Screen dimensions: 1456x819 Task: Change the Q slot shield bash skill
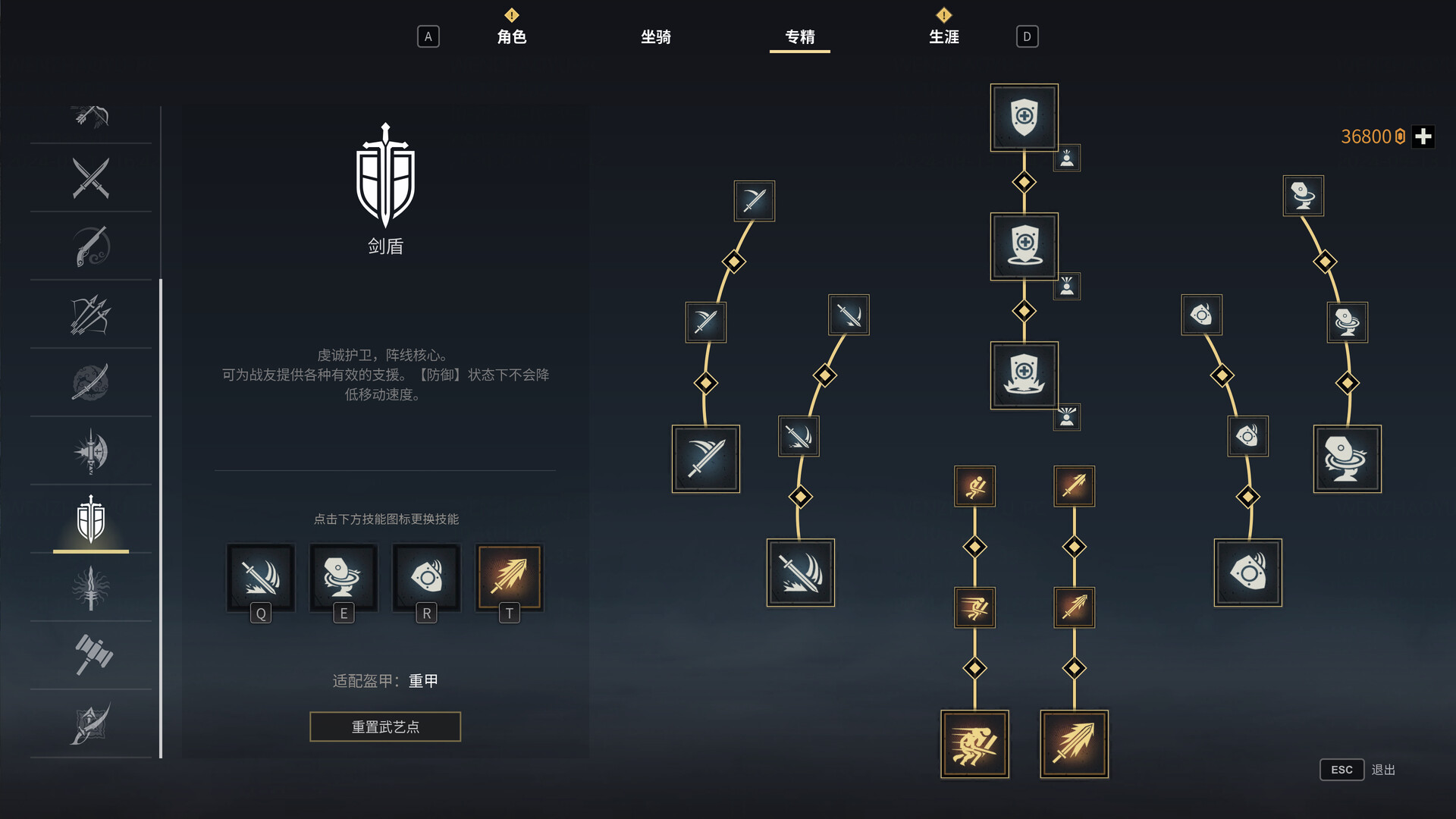pyautogui.click(x=260, y=579)
